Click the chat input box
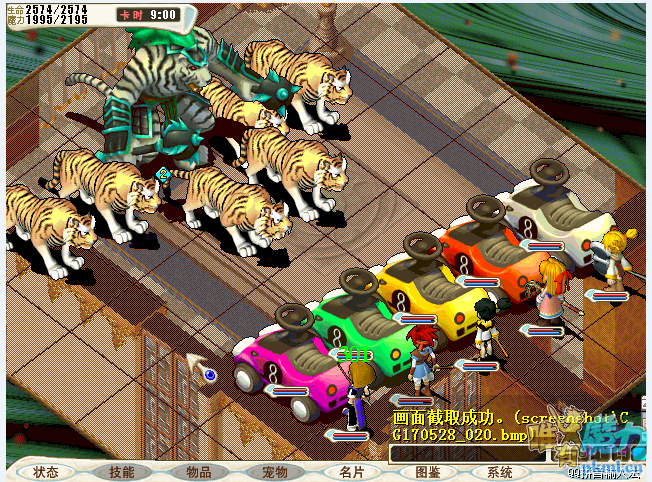 [470, 454]
